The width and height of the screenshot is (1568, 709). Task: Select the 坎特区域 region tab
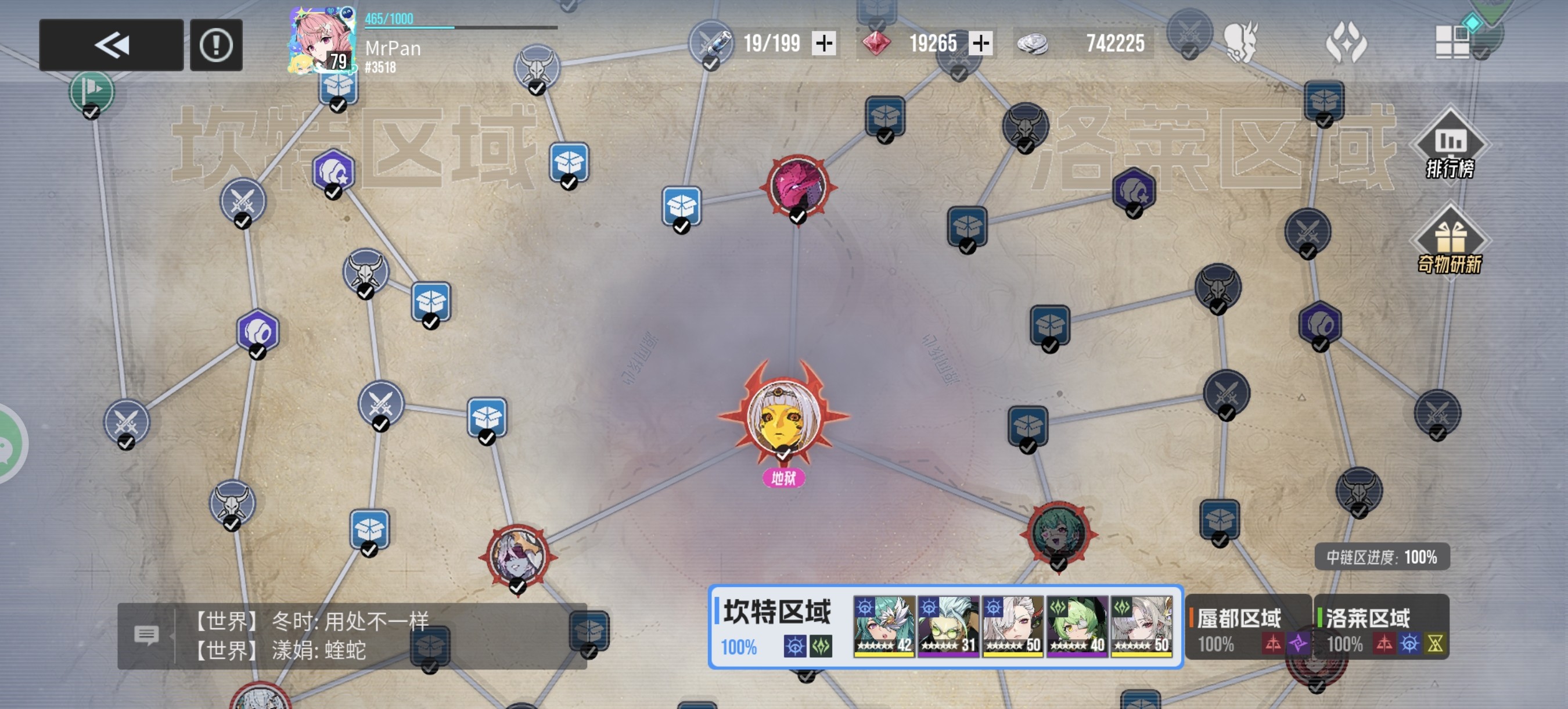tap(776, 626)
